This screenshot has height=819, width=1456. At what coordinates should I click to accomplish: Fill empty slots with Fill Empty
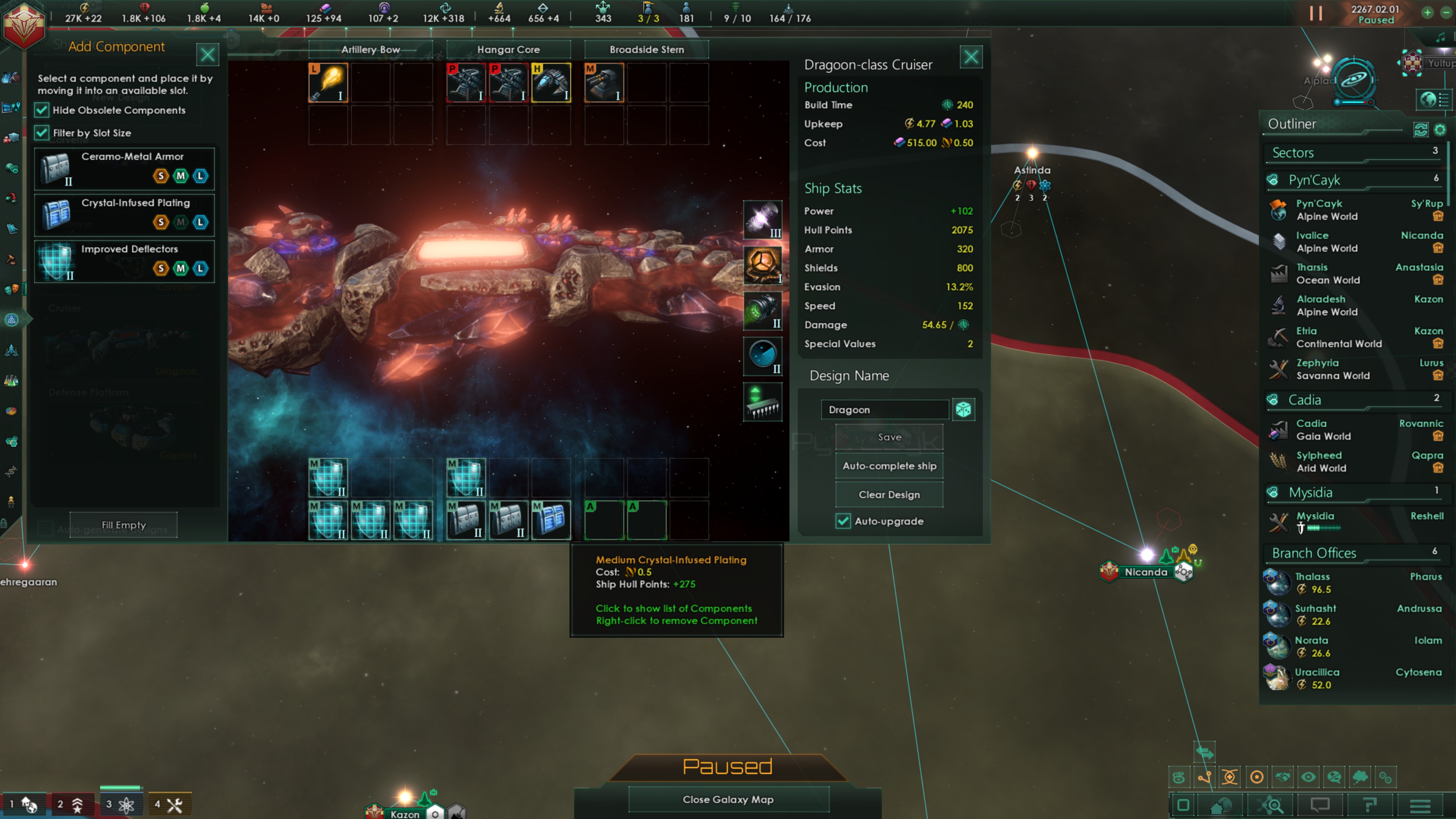[x=123, y=525]
